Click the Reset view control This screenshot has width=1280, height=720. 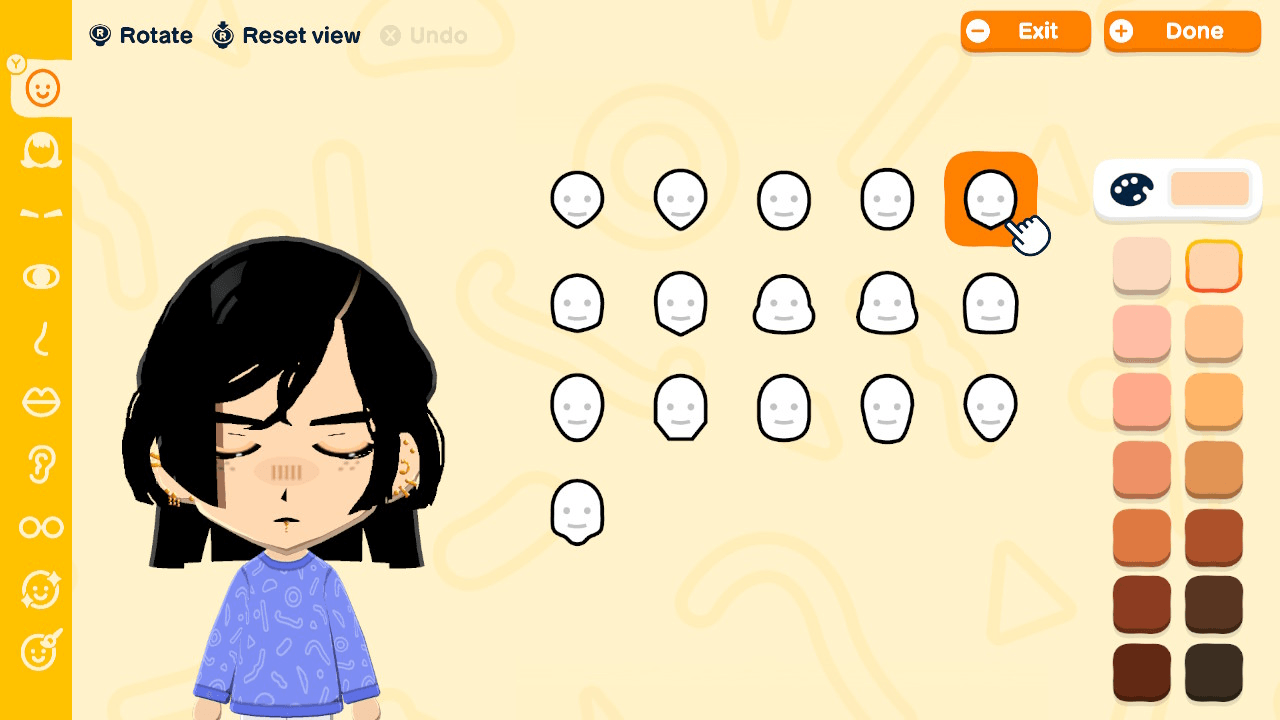(285, 35)
